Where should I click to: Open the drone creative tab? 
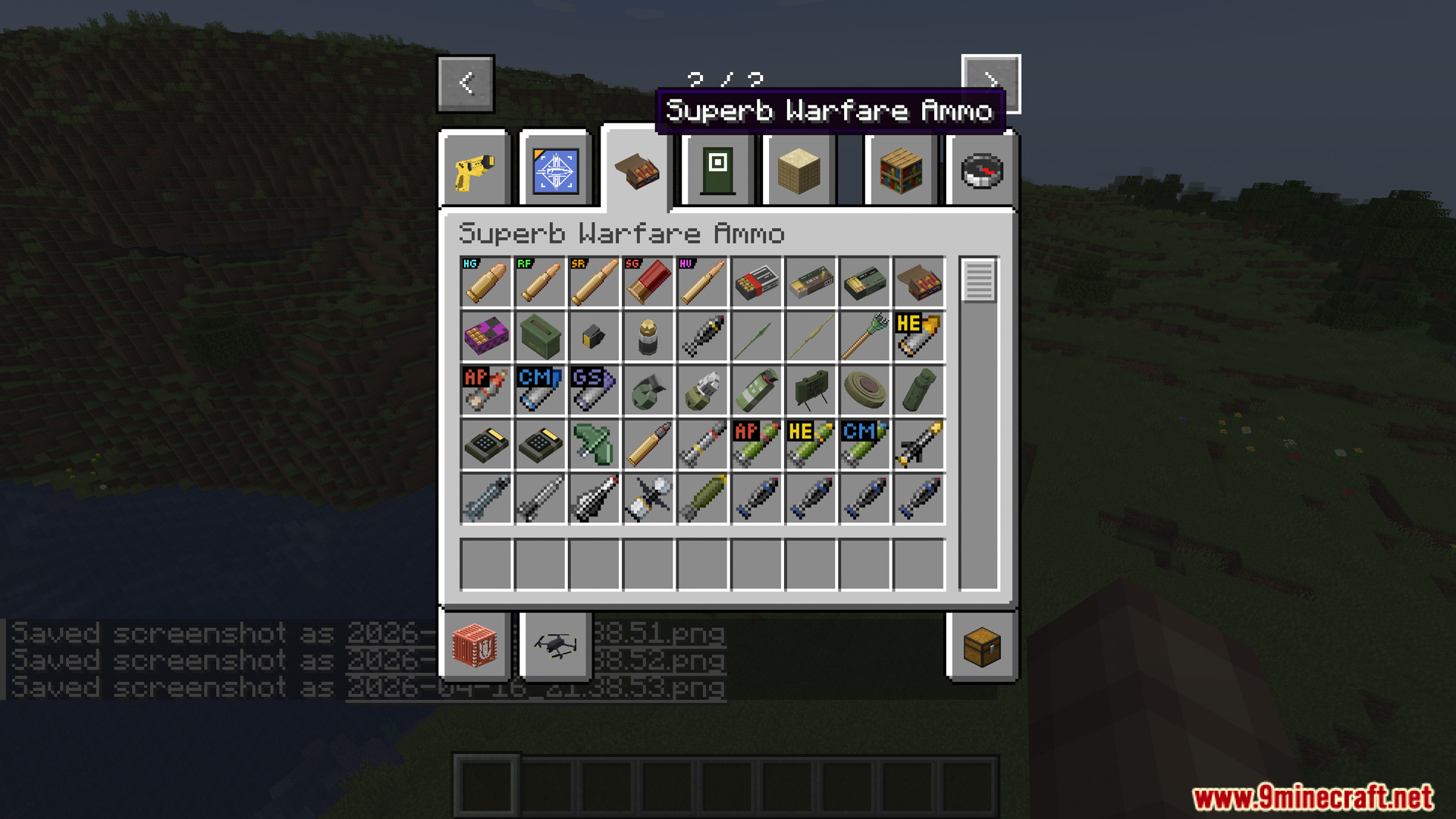coord(554,646)
